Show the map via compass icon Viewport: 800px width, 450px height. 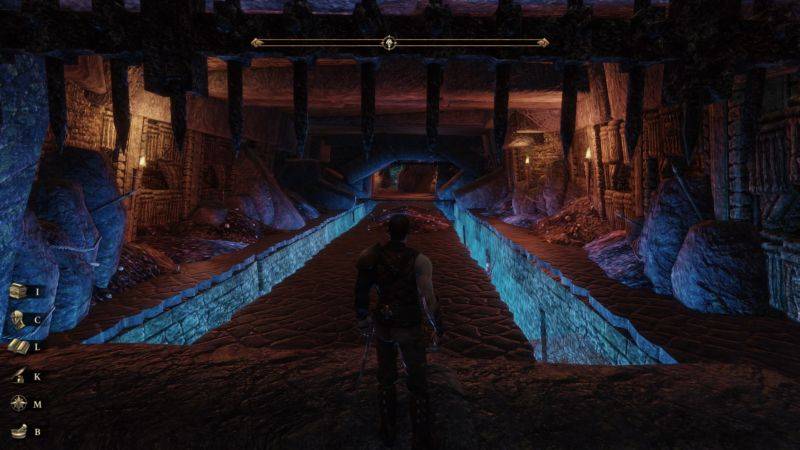tap(18, 404)
